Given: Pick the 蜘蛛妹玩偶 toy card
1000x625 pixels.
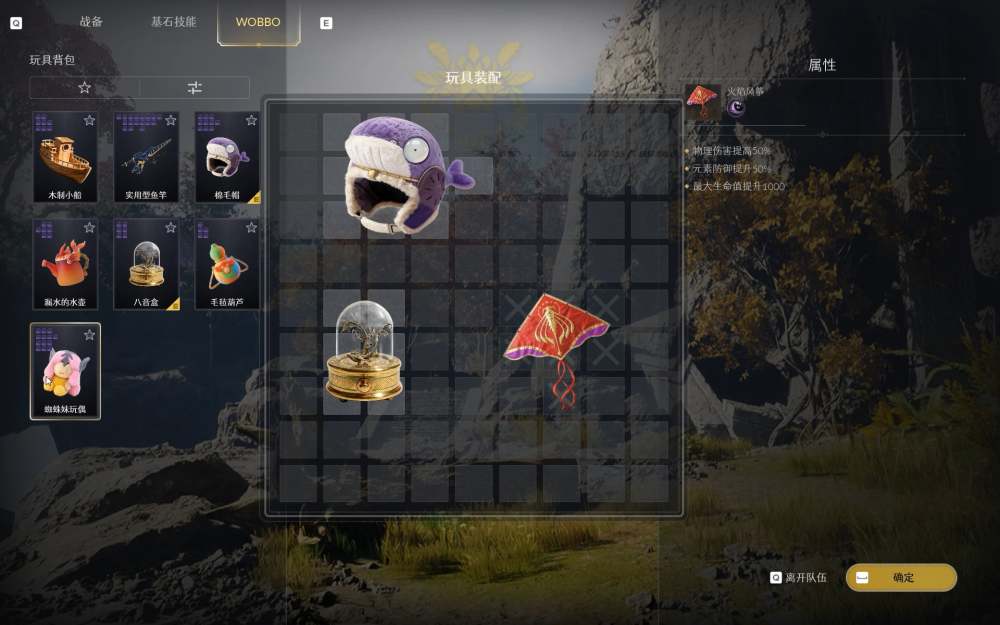Looking at the screenshot, I should click(65, 371).
